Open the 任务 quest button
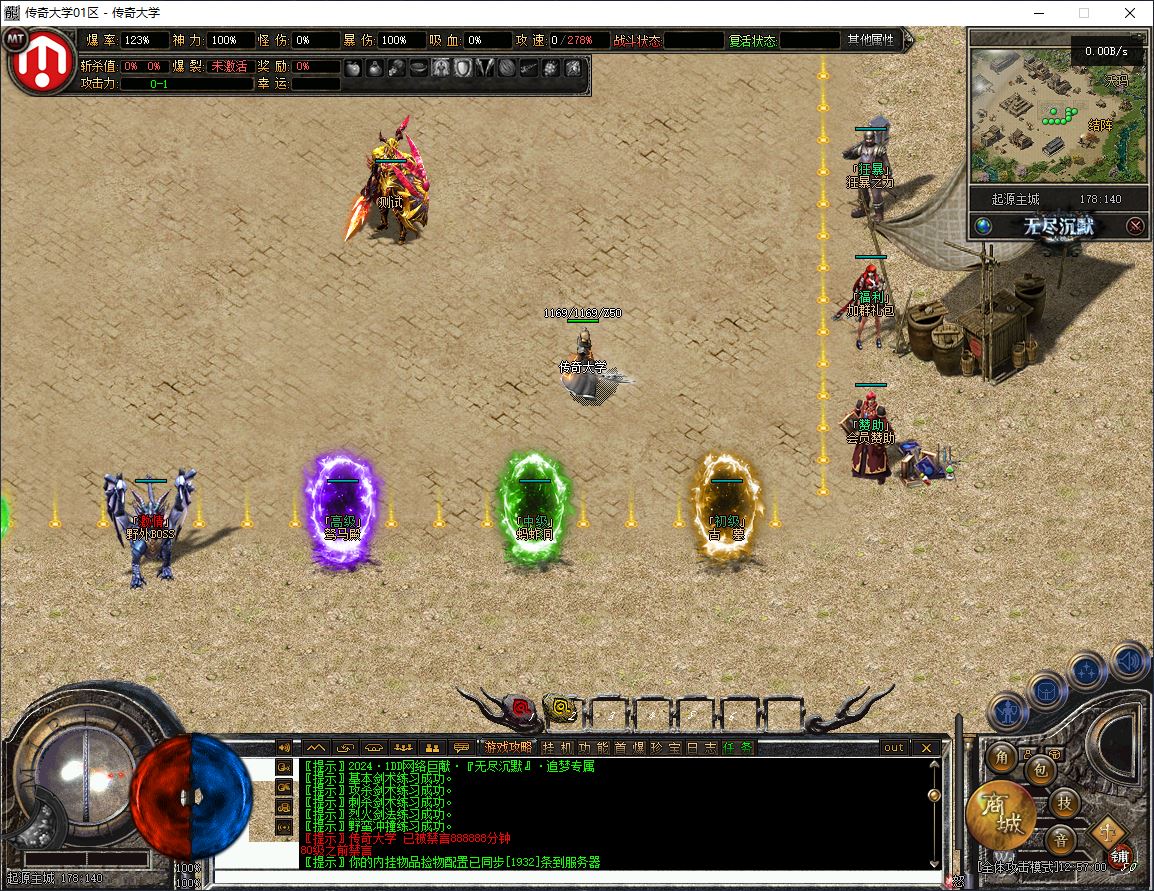This screenshot has width=1154, height=891. 738,747
